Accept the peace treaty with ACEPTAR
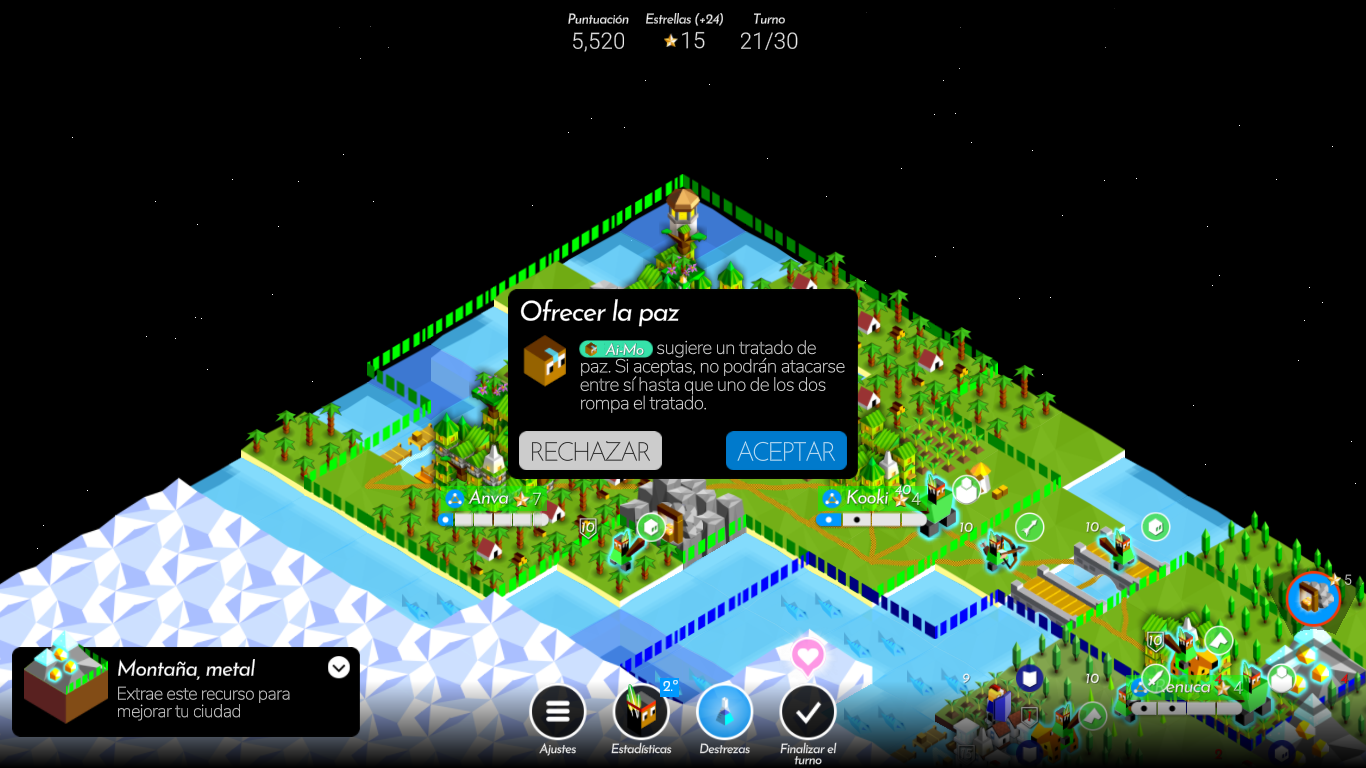1366x768 pixels. click(786, 450)
